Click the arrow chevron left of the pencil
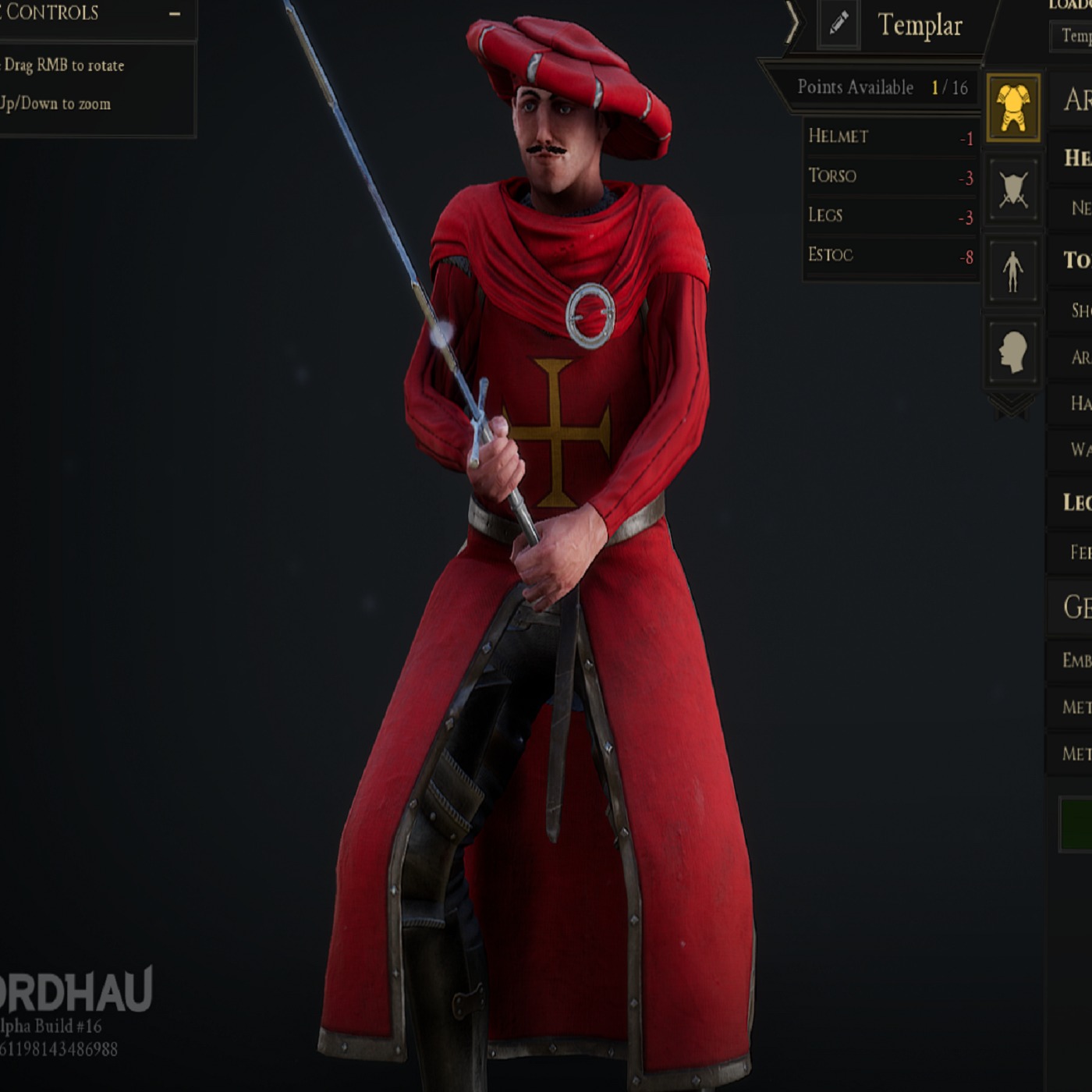This screenshot has height=1092, width=1092. [x=792, y=23]
